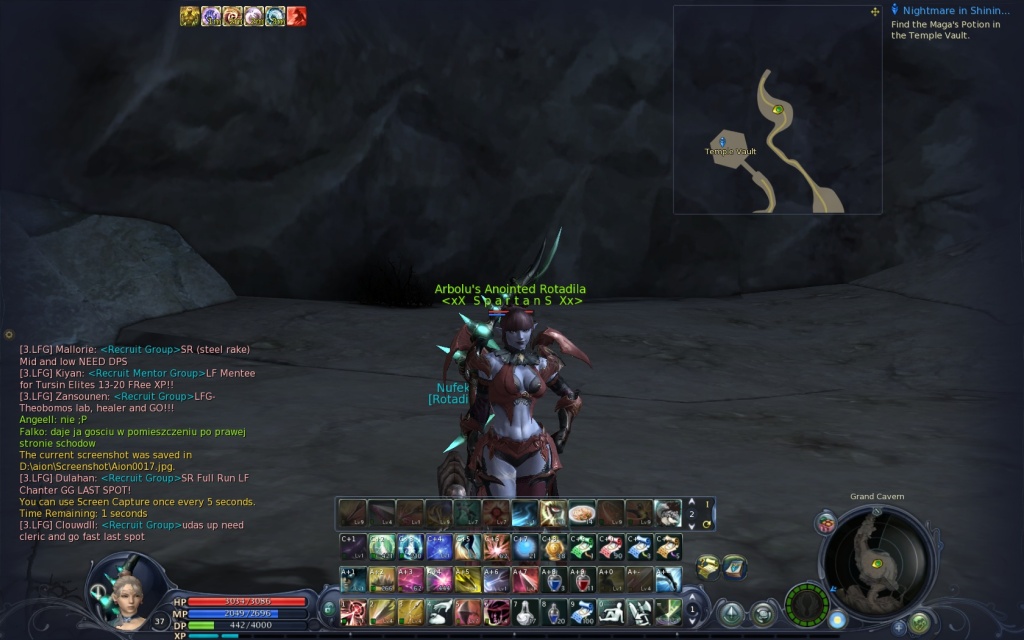This screenshot has width=1024, height=640.
Task: Use the white flask item in slot 7
Action: (524, 611)
